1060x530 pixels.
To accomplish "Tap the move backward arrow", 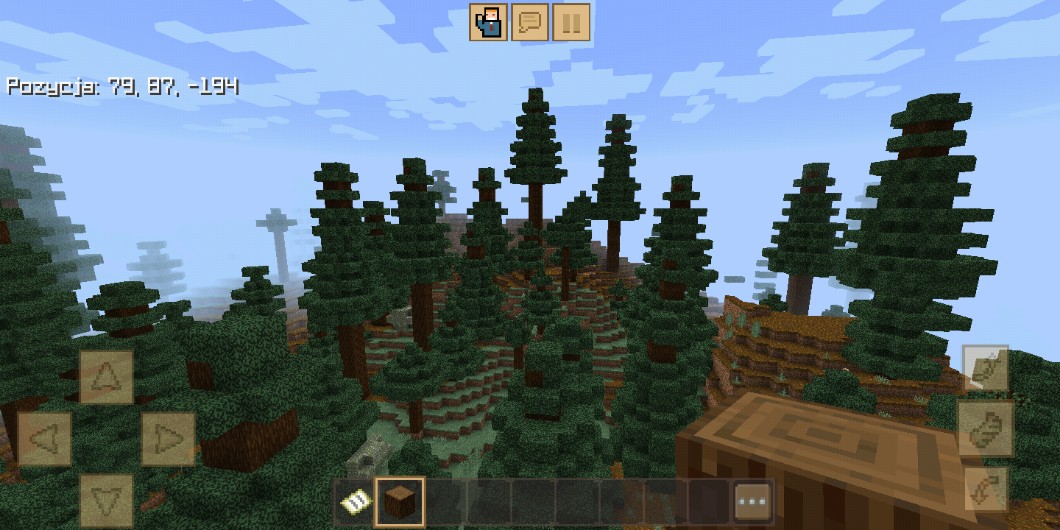I will (x=106, y=498).
